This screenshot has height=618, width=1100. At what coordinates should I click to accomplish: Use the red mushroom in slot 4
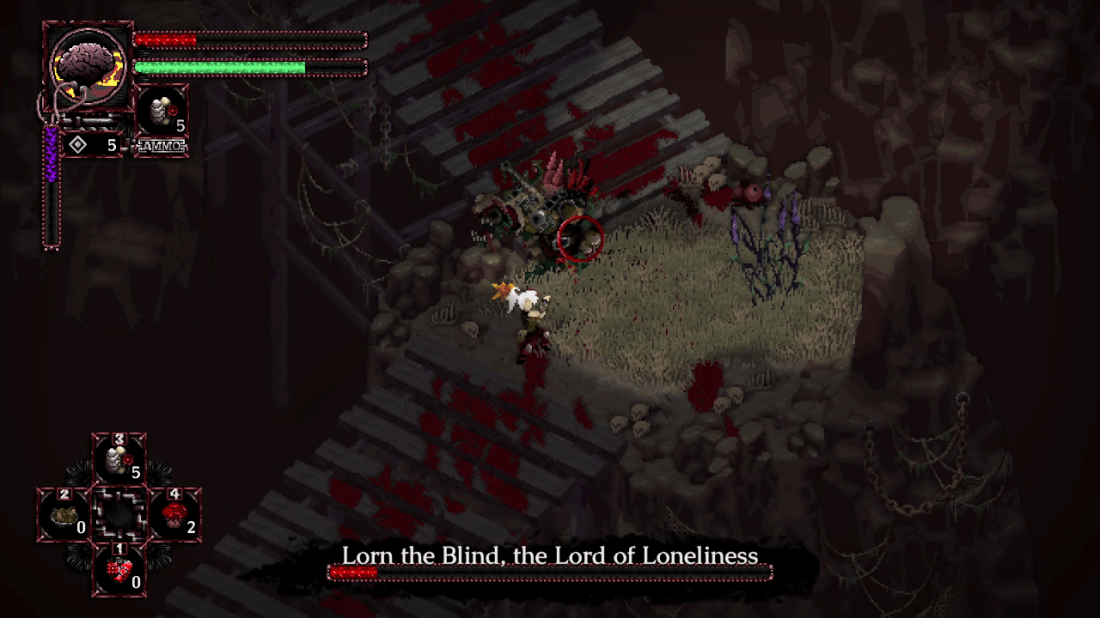click(174, 515)
